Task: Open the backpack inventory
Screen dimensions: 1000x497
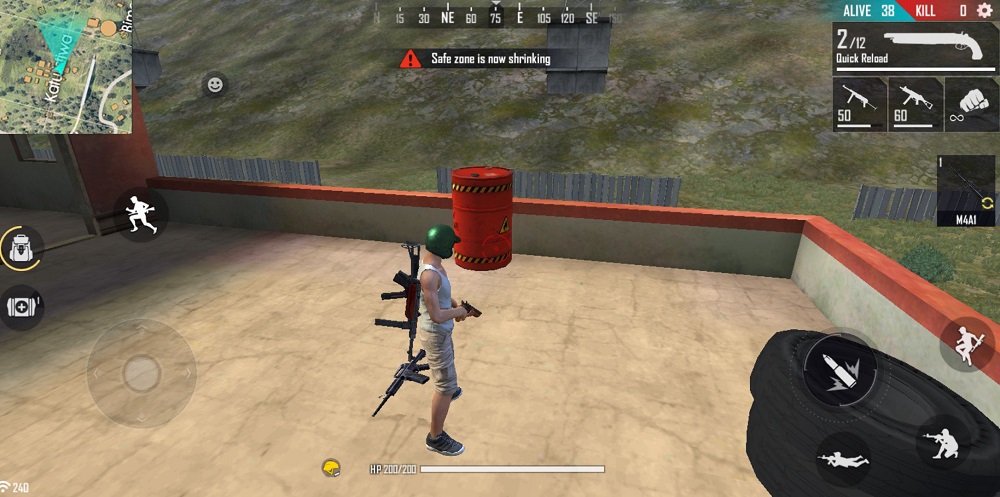Action: tap(21, 248)
